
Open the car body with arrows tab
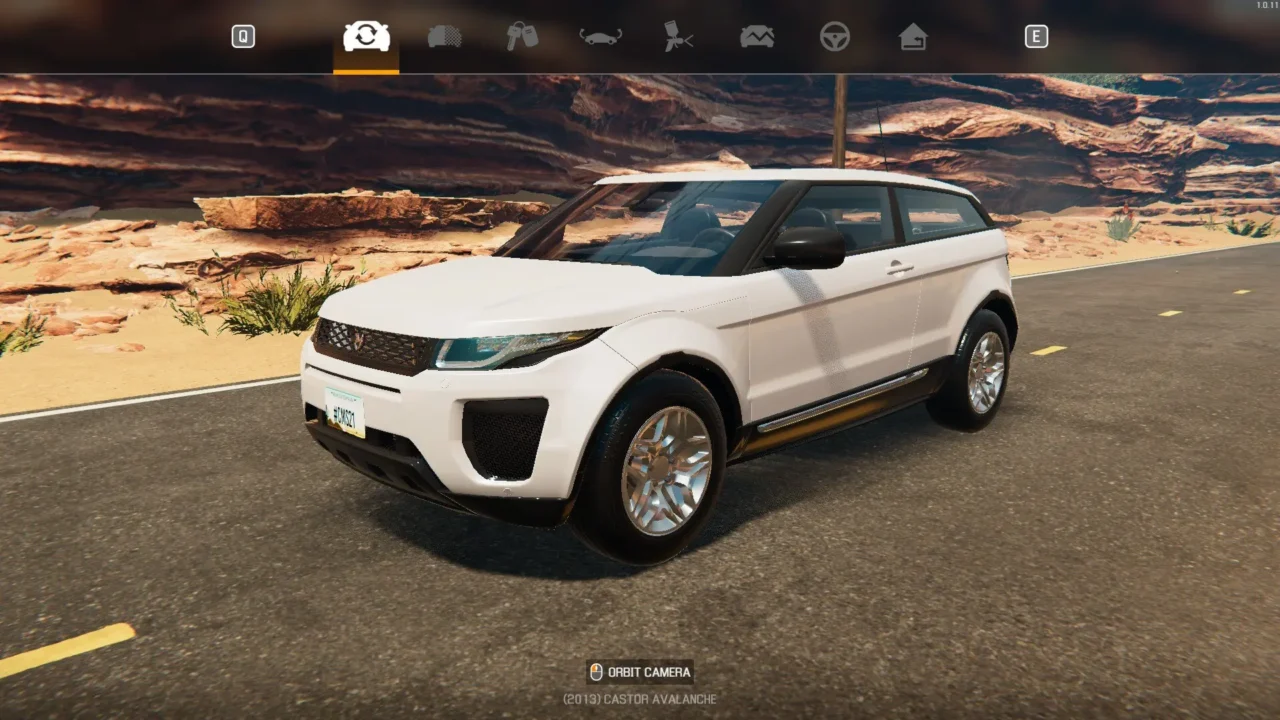tap(601, 37)
